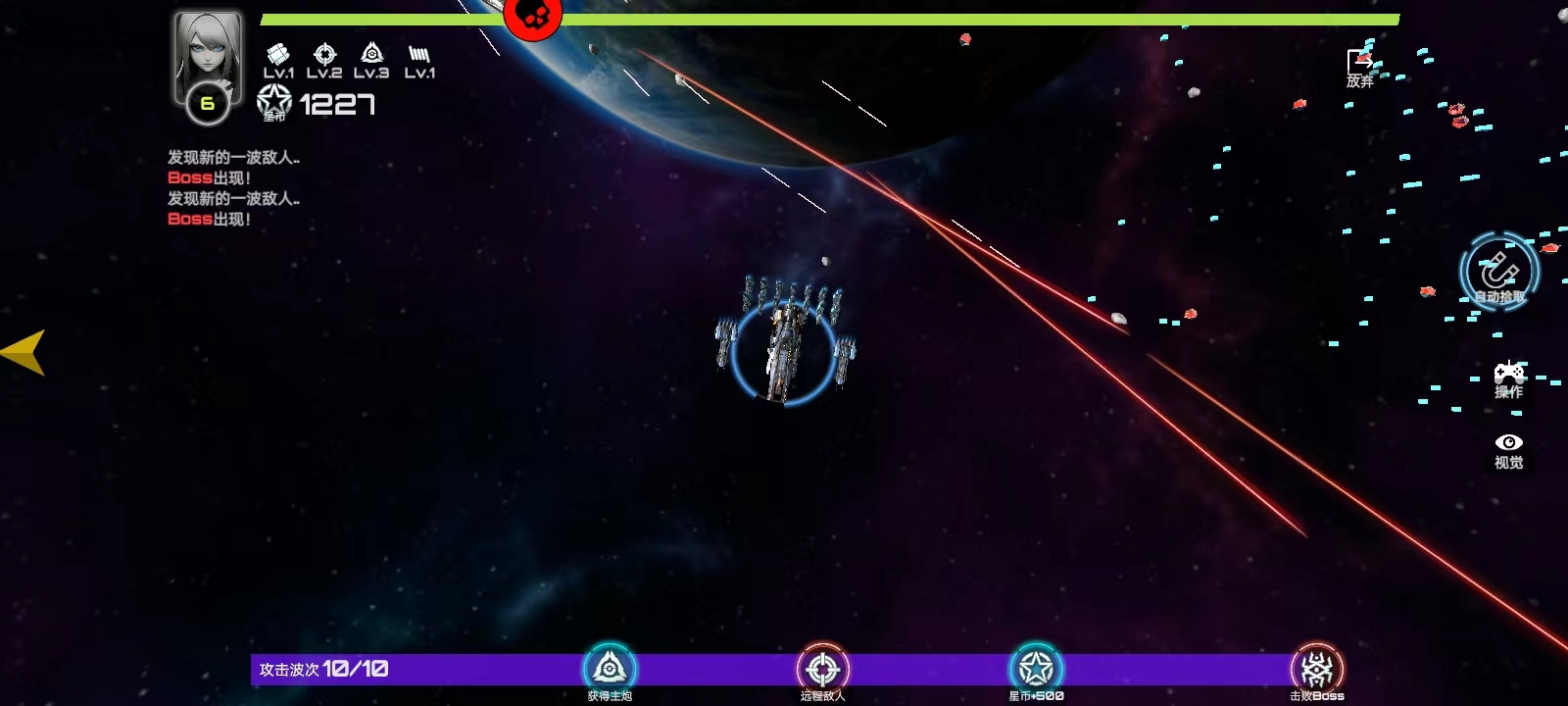Tap the 星币+500 reward marker
The height and width of the screenshot is (706, 1568).
pos(1036,670)
